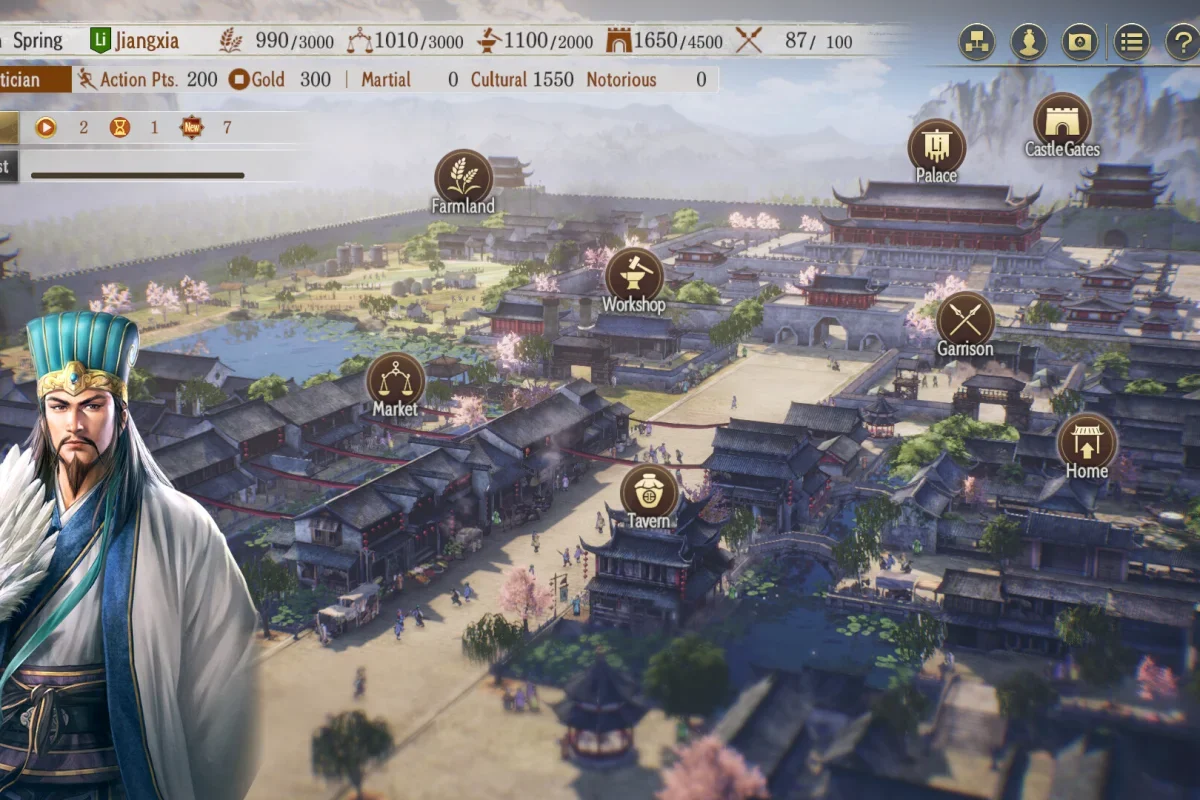
Task: Open the Farmland facility
Action: pyautogui.click(x=463, y=177)
